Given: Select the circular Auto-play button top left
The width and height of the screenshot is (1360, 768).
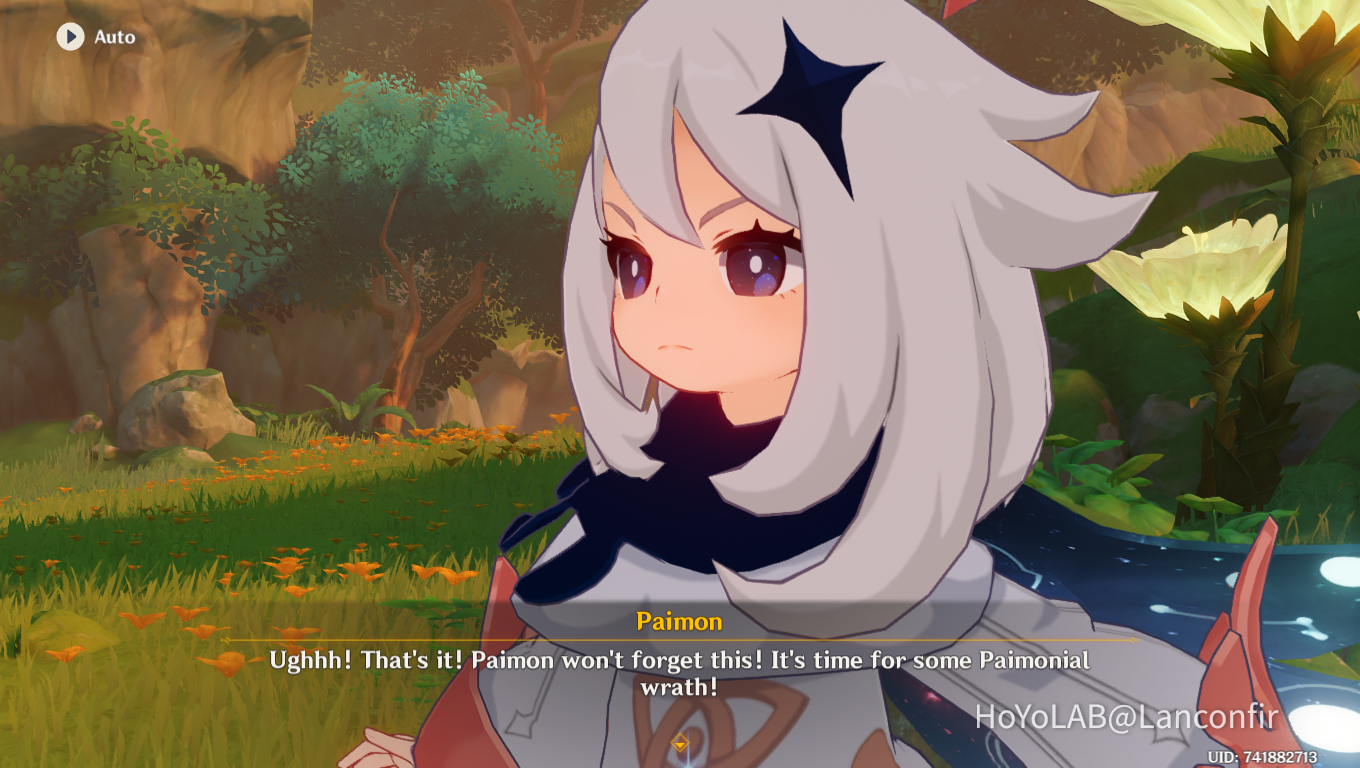Looking at the screenshot, I should point(69,38).
